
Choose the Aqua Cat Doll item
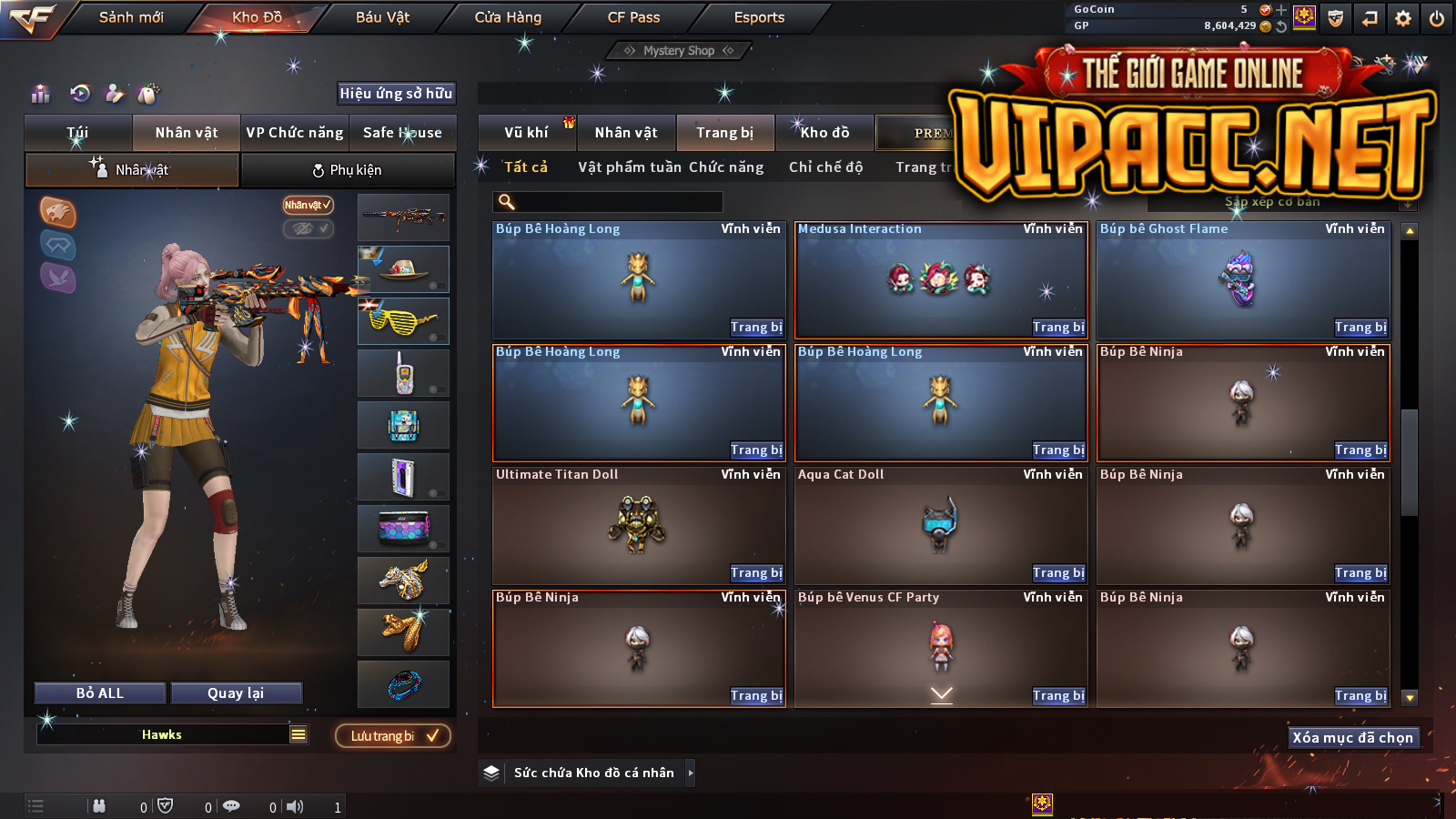coord(941,526)
